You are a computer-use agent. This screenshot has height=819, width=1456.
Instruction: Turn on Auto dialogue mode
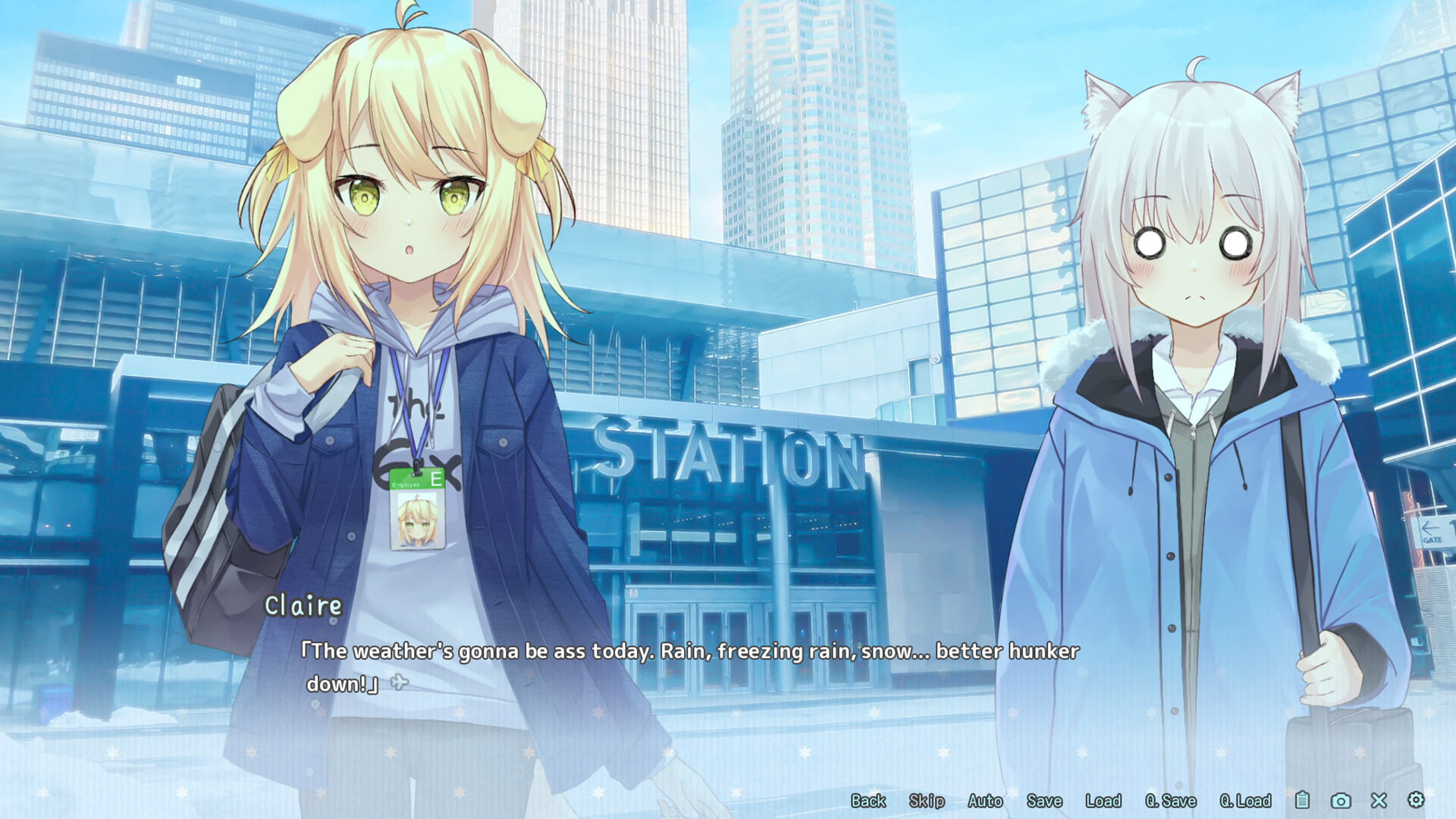tap(985, 801)
